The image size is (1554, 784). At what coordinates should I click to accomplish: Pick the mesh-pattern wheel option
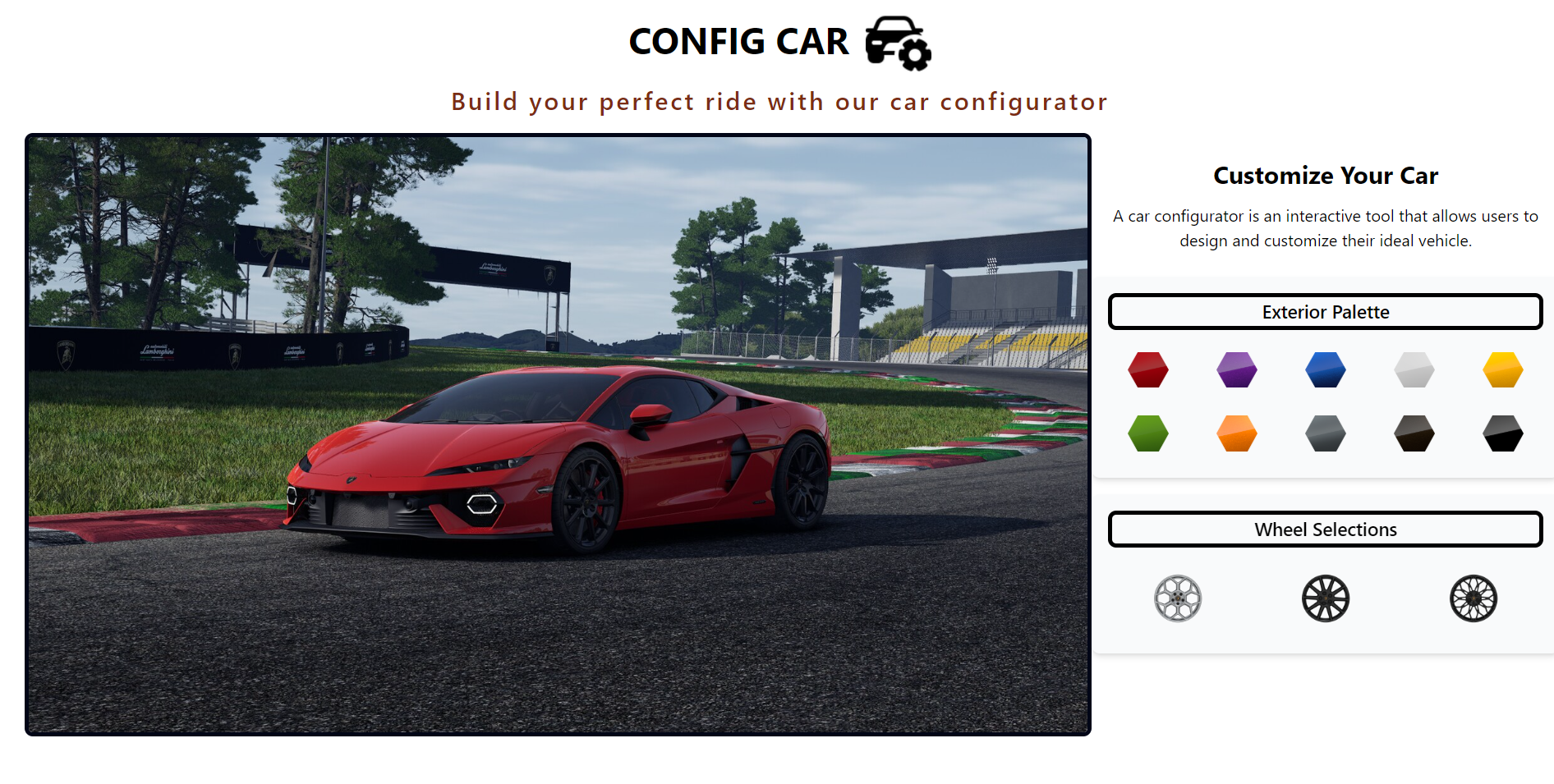pyautogui.click(x=1474, y=598)
